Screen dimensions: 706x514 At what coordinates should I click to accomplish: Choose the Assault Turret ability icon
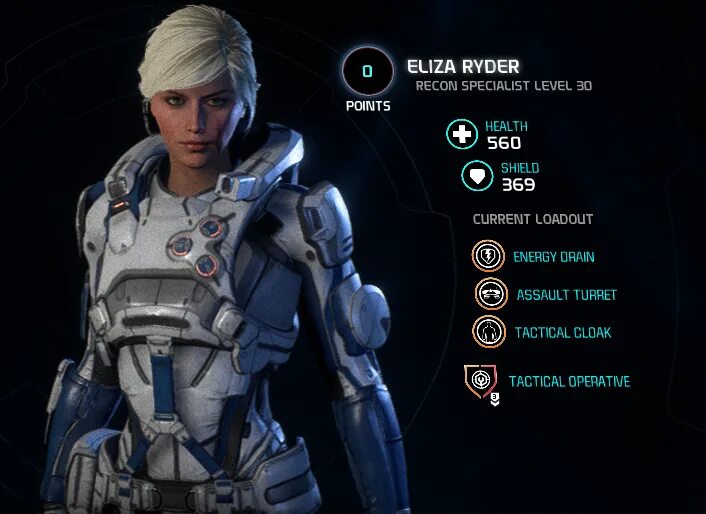492,294
